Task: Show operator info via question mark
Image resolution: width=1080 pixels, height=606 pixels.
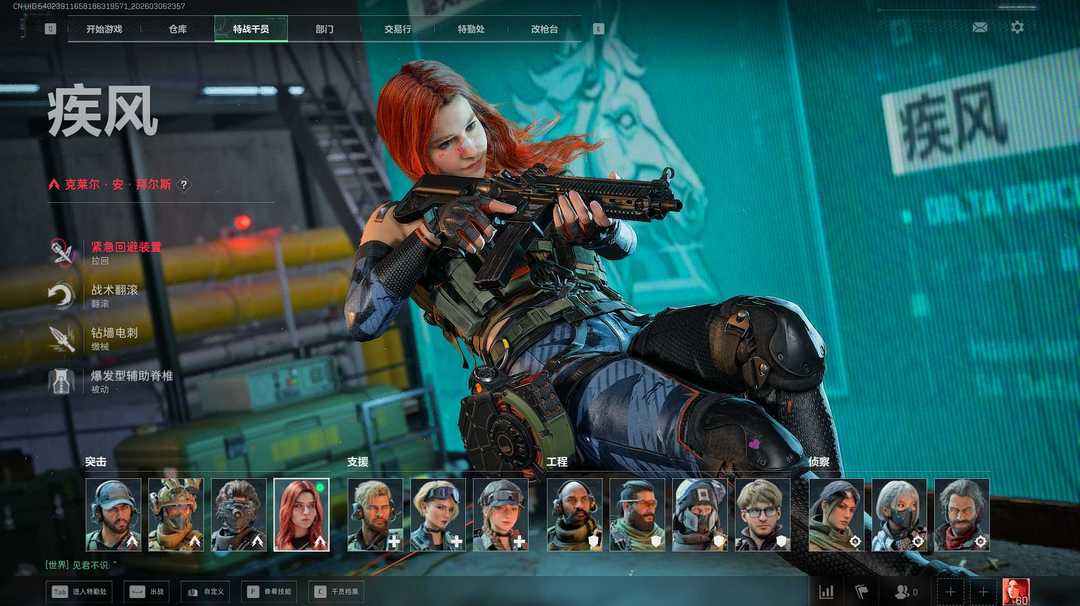Action: (184, 185)
